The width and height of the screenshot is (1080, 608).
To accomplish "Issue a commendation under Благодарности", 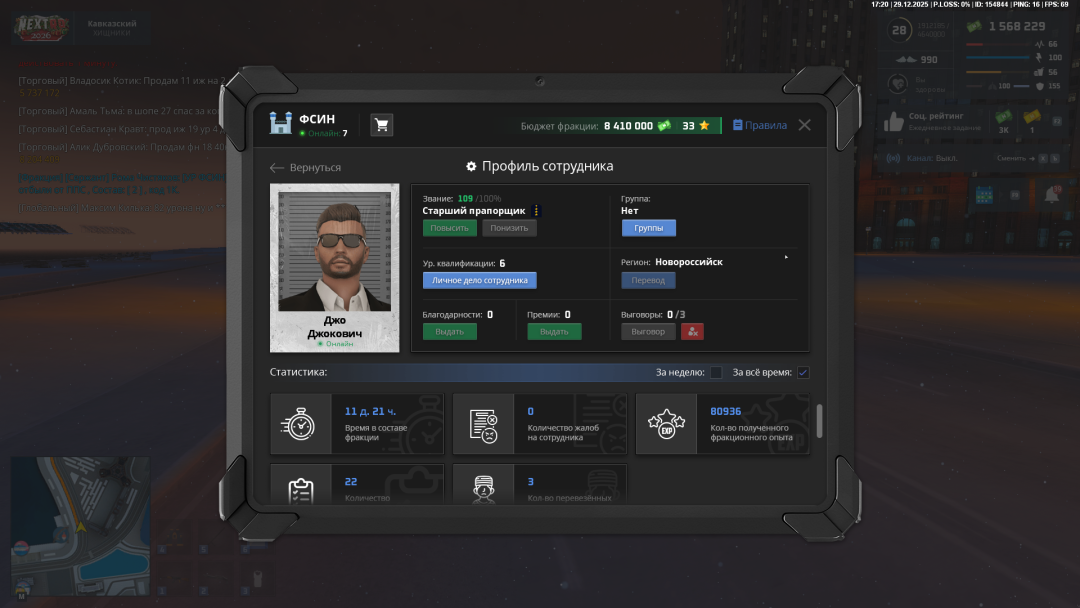I will [449, 331].
